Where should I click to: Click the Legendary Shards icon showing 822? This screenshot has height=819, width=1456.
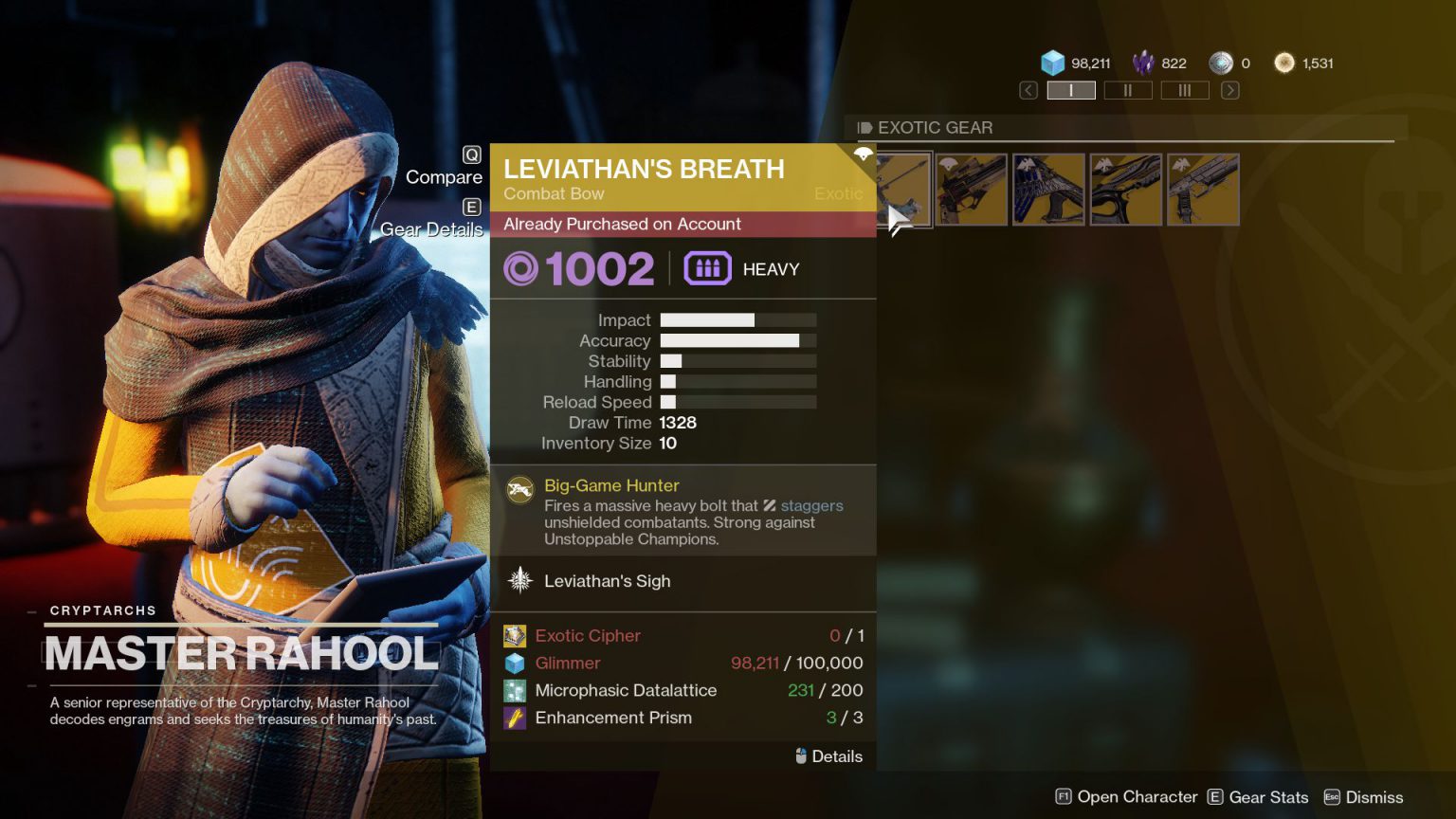pos(1142,63)
